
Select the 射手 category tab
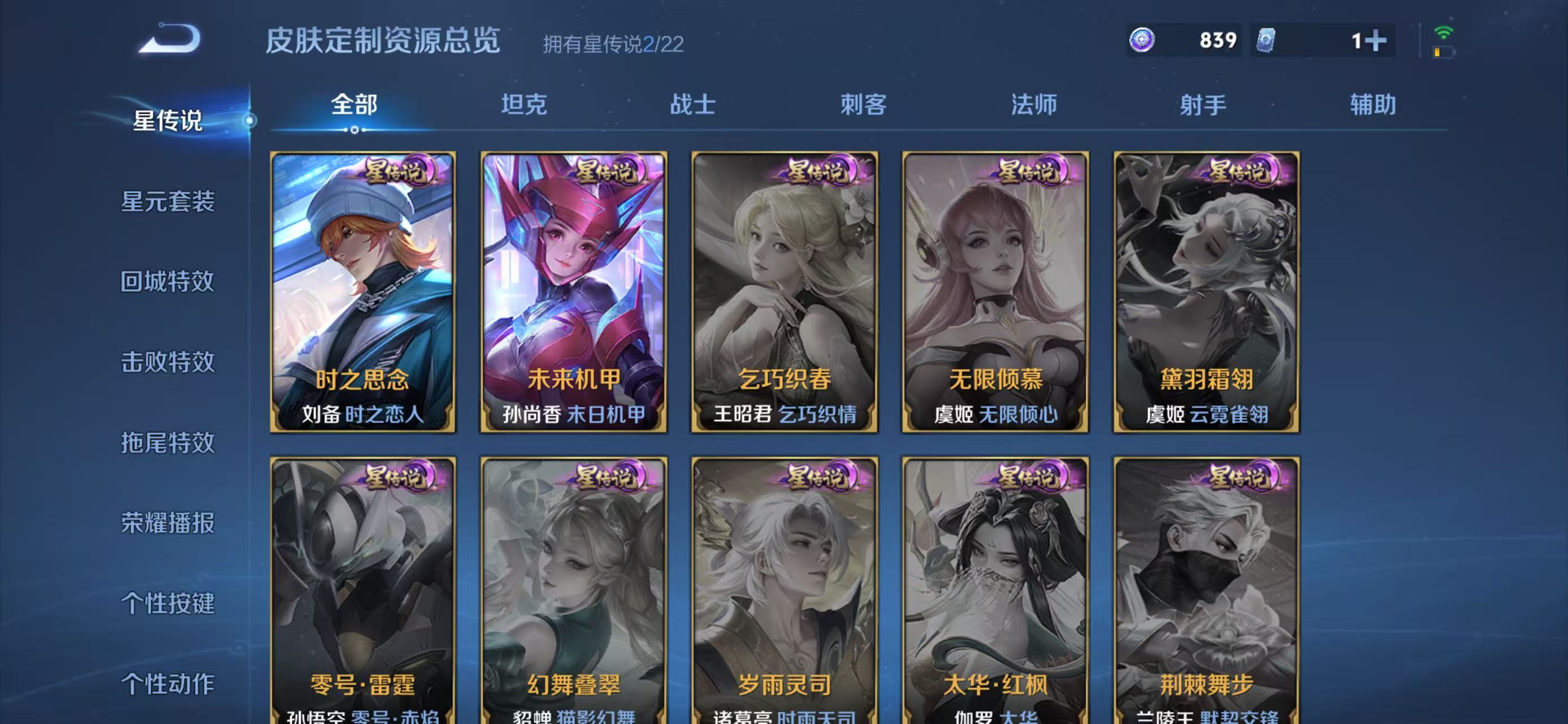1204,105
